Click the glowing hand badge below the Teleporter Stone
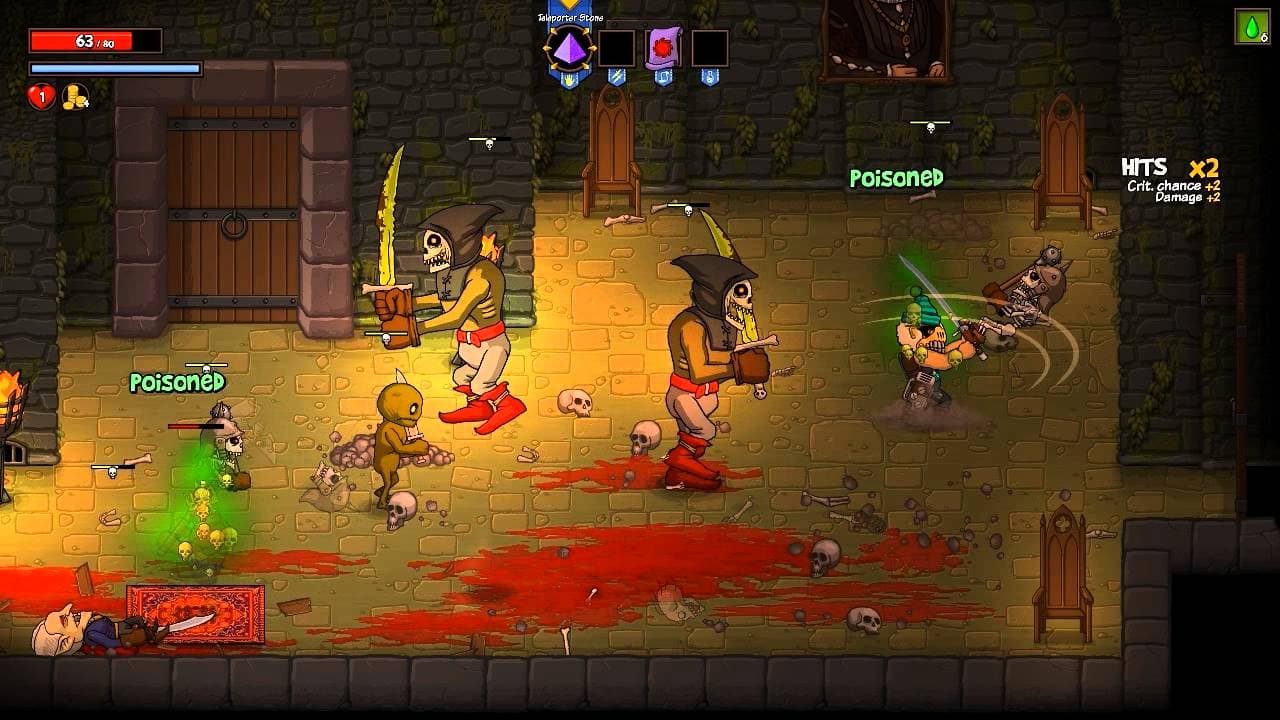1280x720 pixels. [x=567, y=78]
